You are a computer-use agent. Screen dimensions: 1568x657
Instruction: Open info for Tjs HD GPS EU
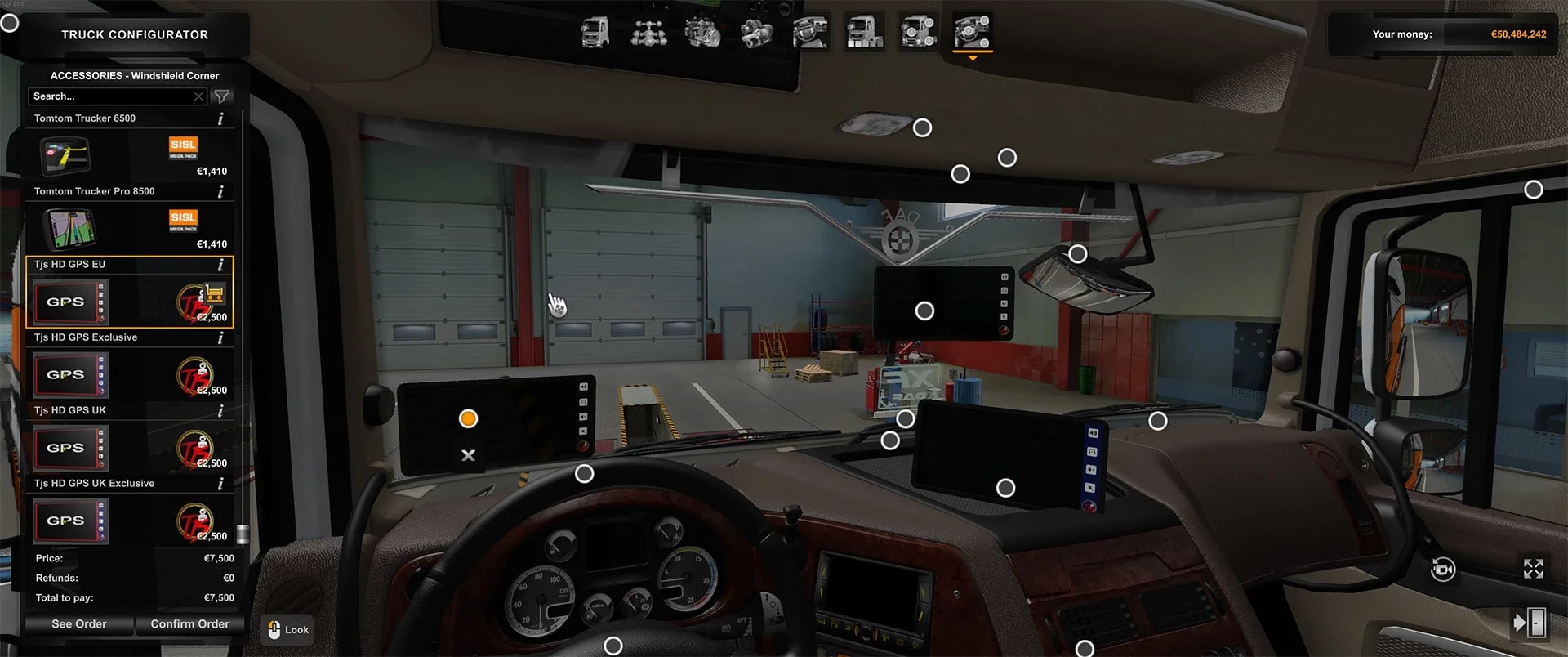tap(220, 265)
